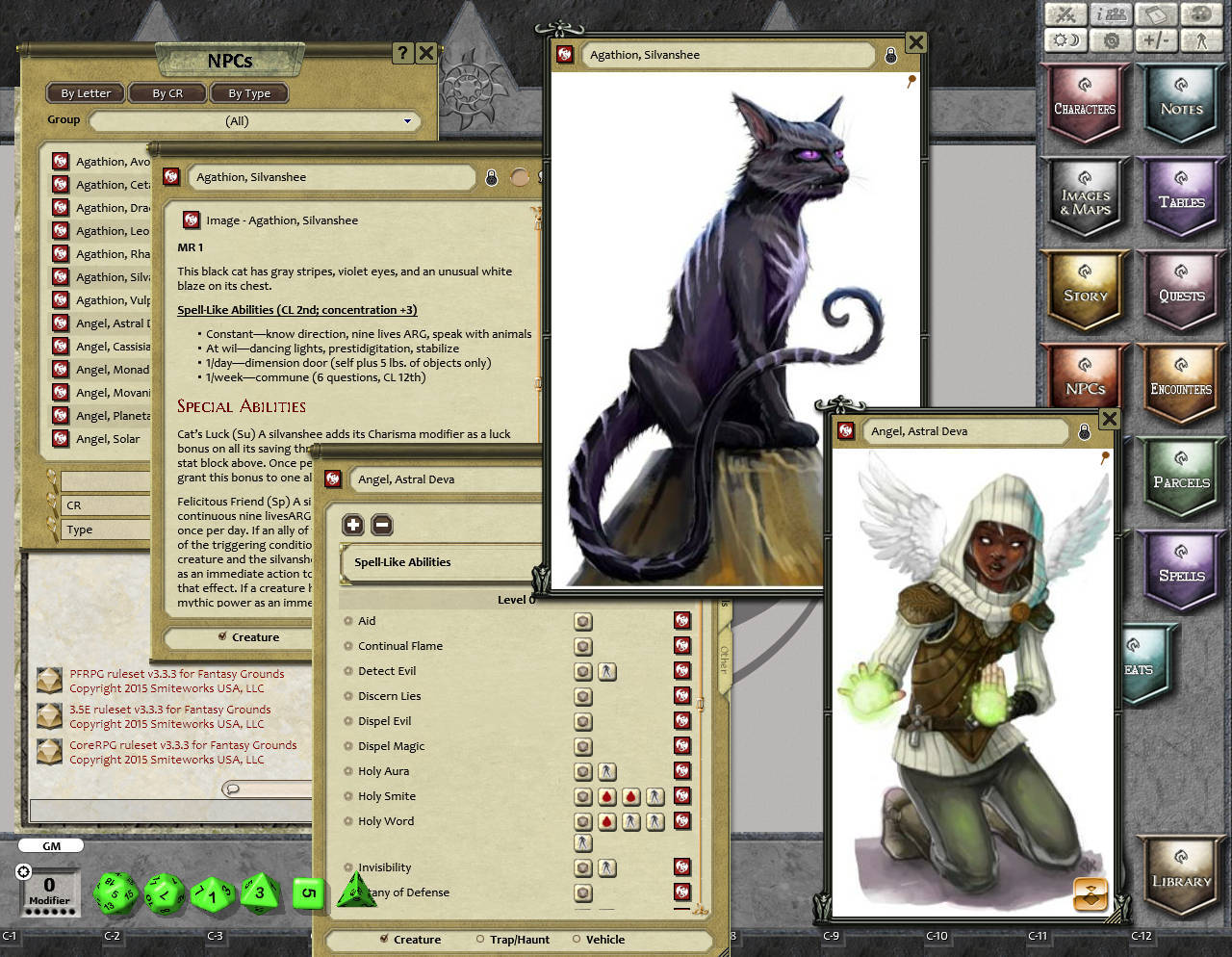Toggle the padlock on the Agathion, Silvanshee window
The width and height of the screenshot is (1232, 957).
890,55
